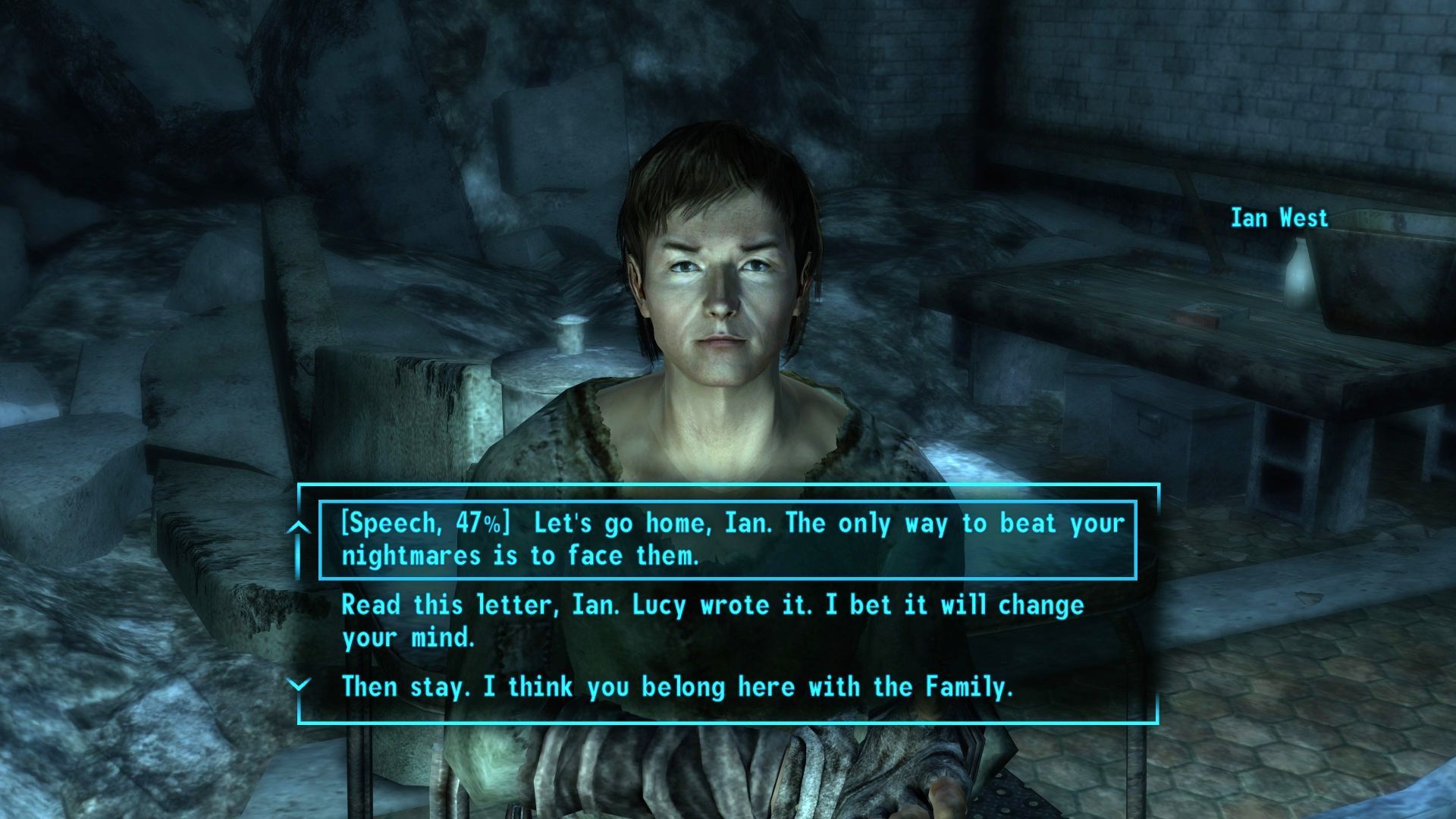The image size is (1456, 819).
Task: Pick 'Then stay' dialogue response
Action: click(677, 687)
